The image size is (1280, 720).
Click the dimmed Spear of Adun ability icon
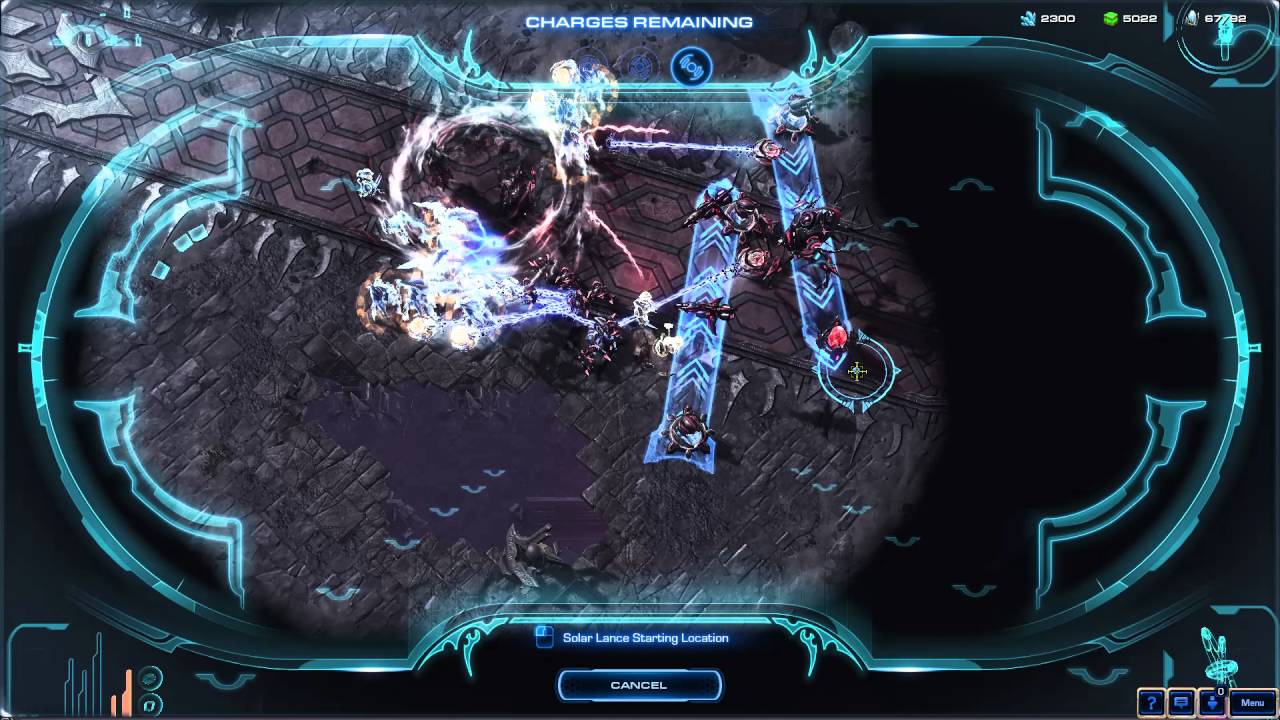tap(640, 66)
